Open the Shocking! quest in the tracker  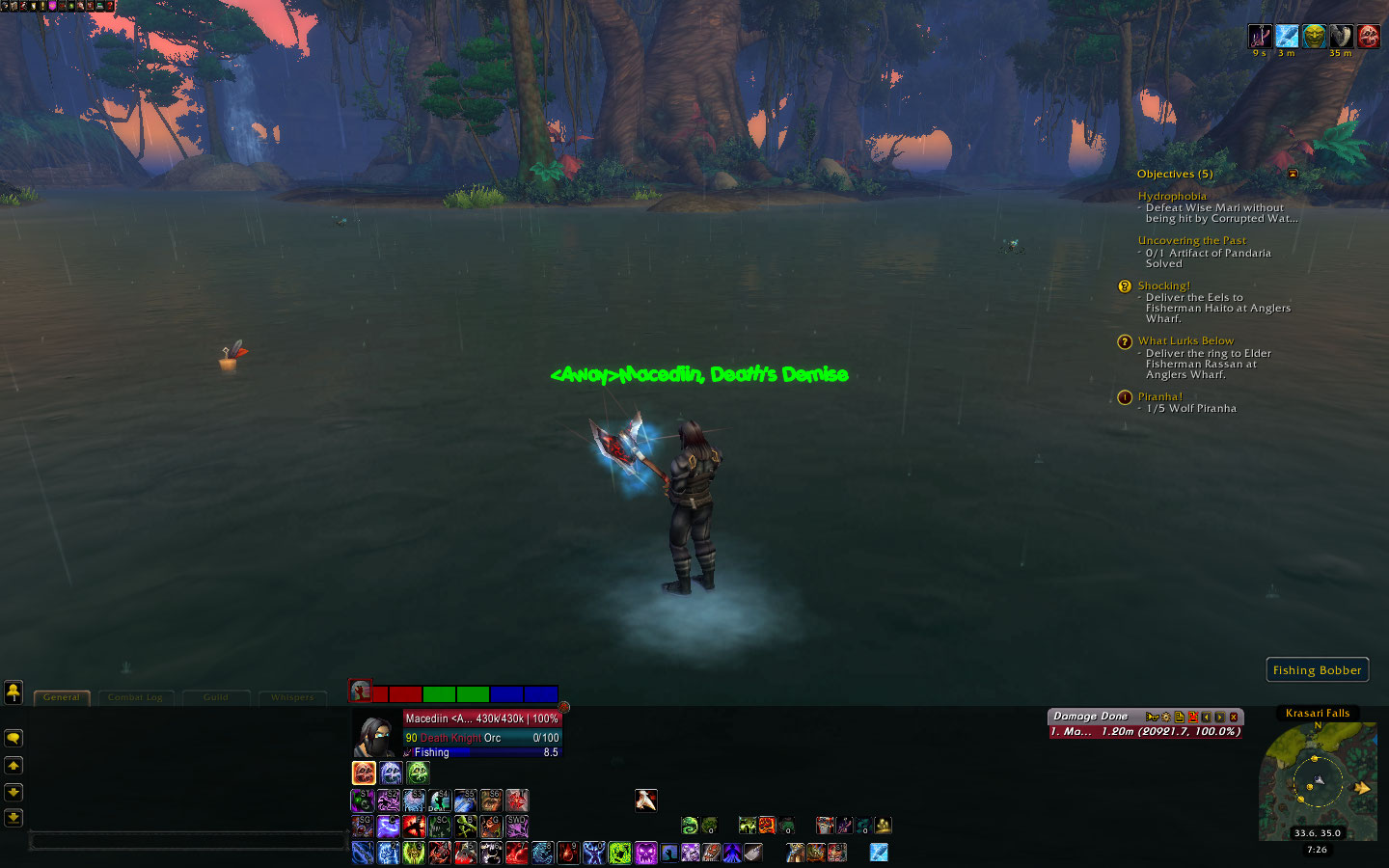pyautogui.click(x=1163, y=285)
